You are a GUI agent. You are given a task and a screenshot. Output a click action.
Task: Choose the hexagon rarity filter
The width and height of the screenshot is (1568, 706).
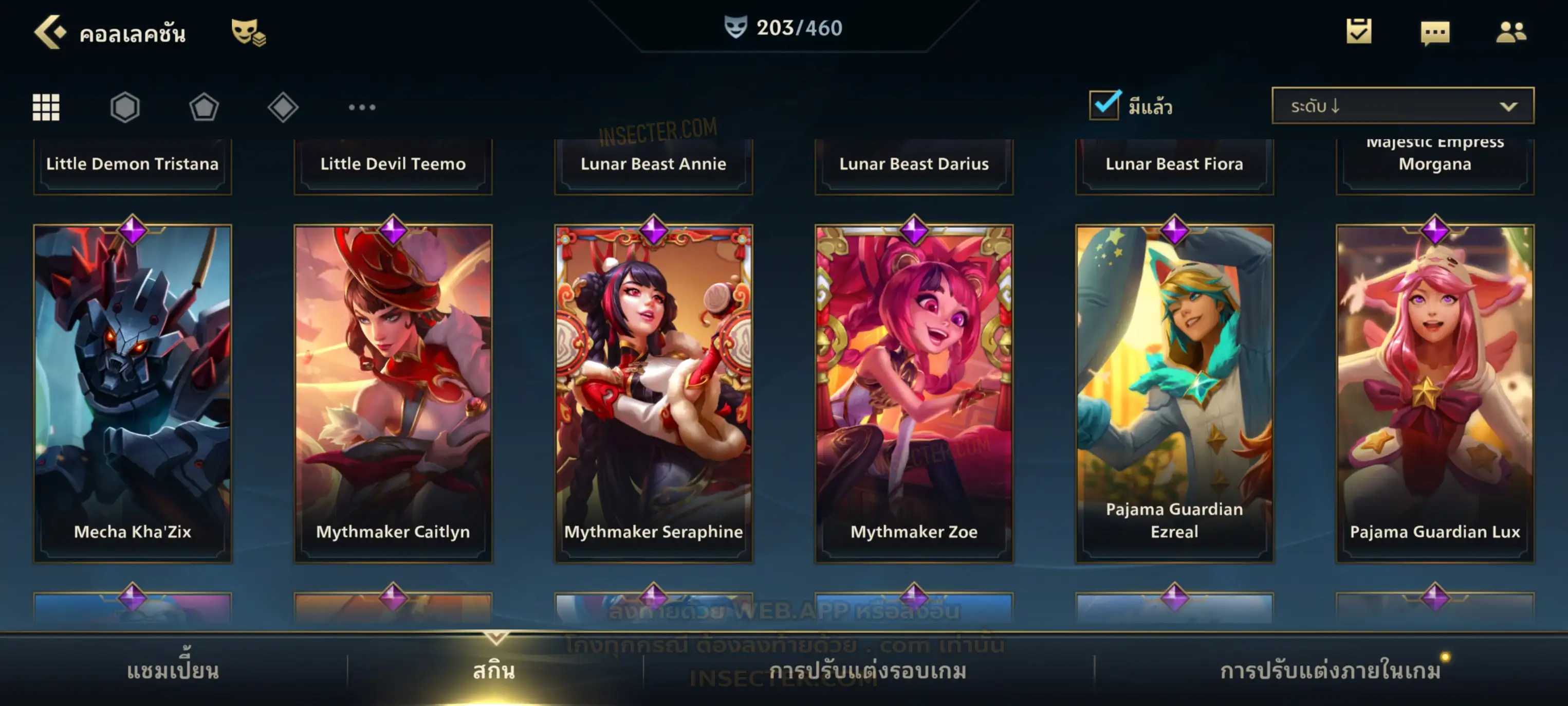[125, 107]
